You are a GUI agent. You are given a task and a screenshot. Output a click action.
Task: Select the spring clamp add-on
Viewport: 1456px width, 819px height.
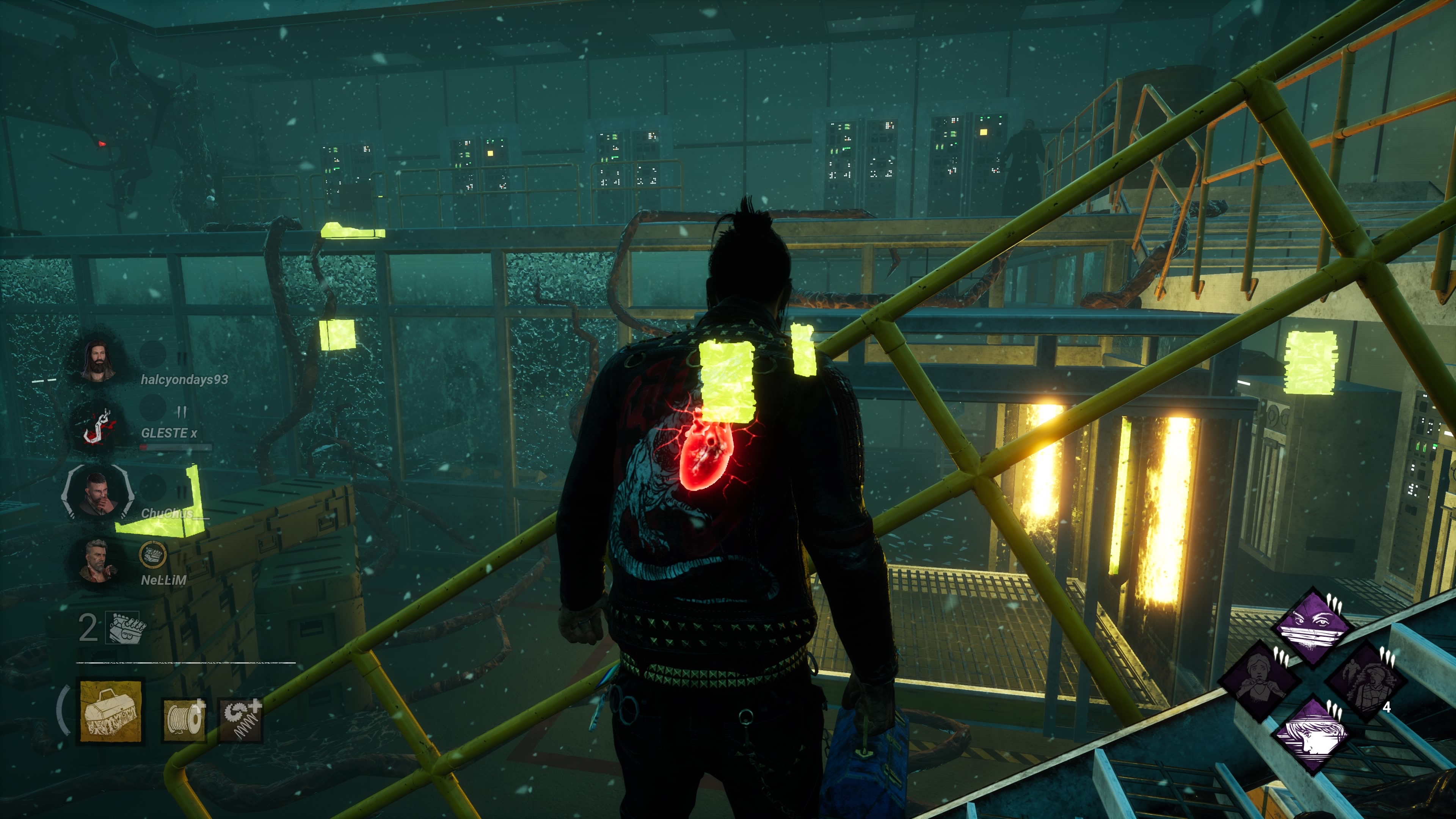241,720
